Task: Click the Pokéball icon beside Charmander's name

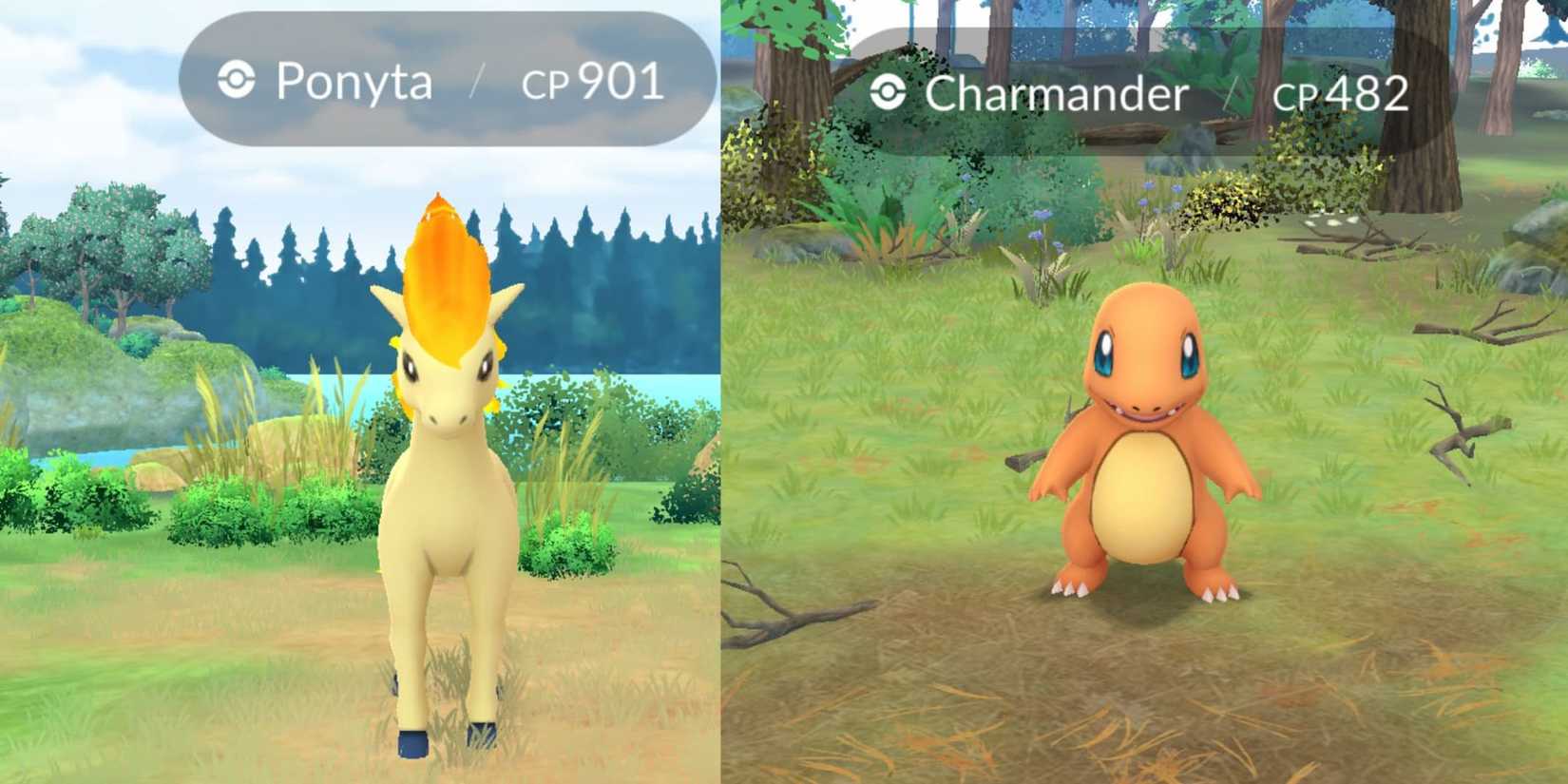Action: 889,92
